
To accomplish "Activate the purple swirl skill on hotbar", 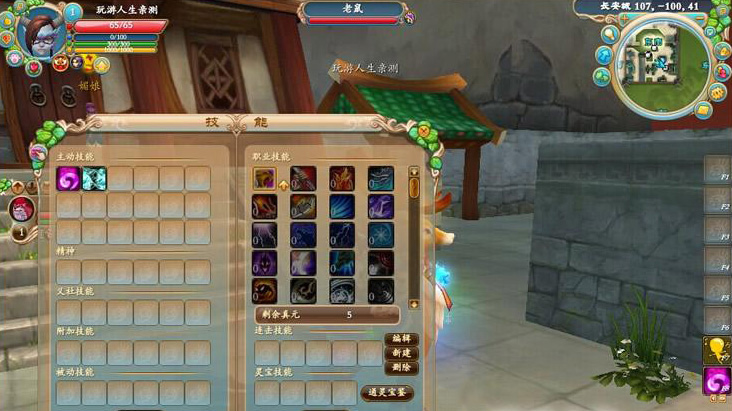I will point(716,380).
